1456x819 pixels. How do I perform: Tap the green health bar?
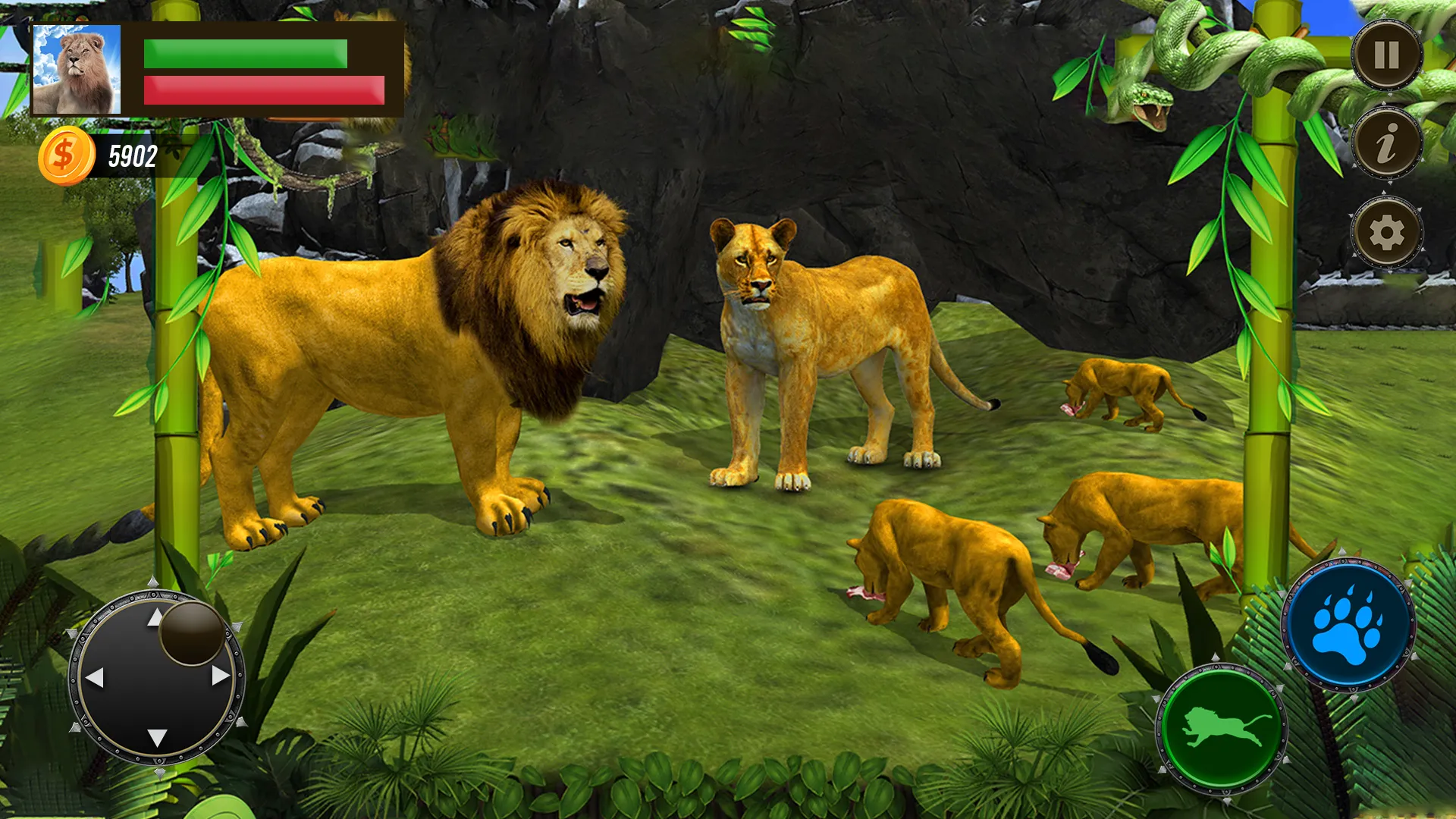pos(243,53)
